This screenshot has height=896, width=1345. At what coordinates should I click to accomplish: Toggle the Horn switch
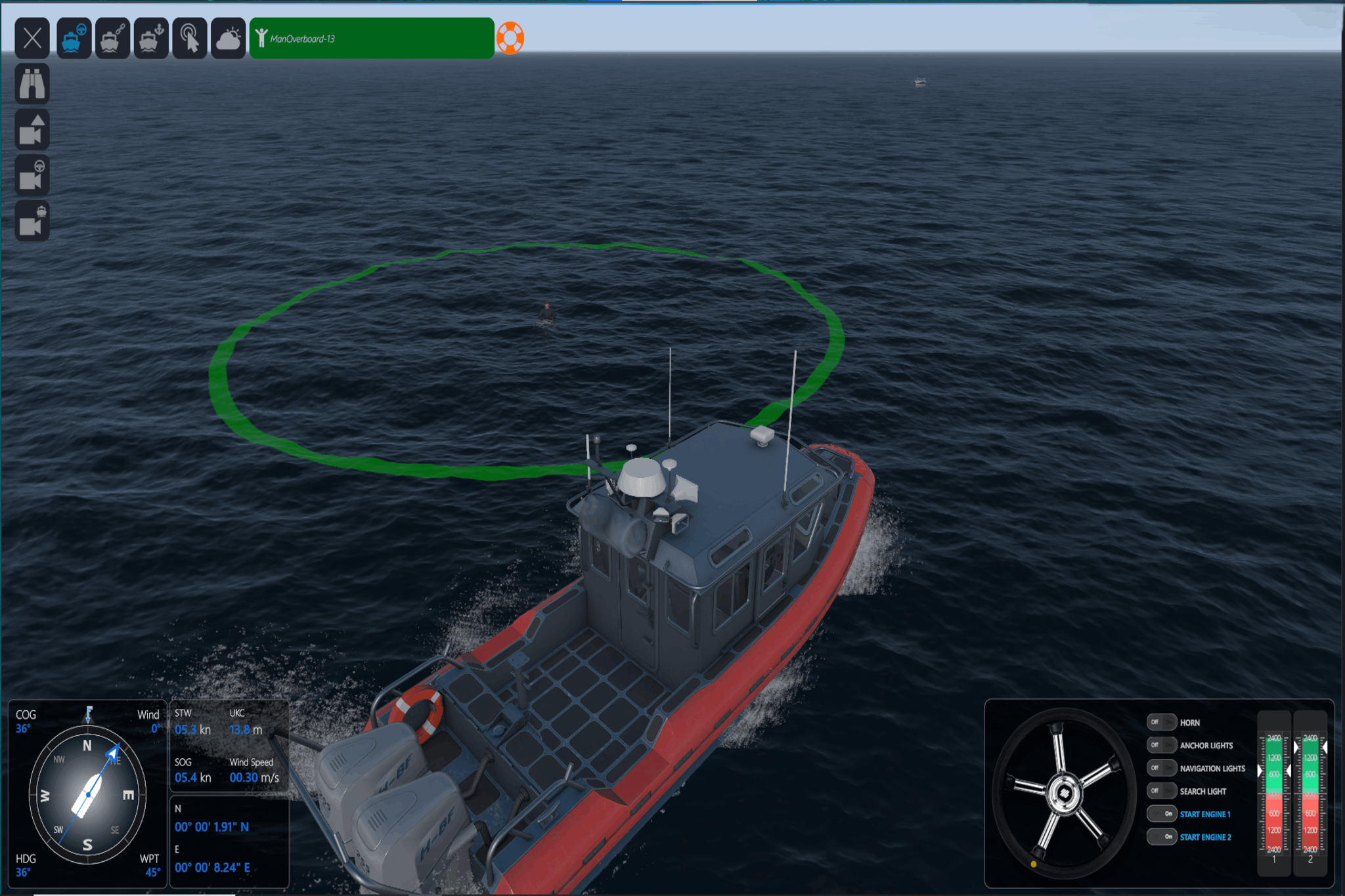click(x=1161, y=722)
